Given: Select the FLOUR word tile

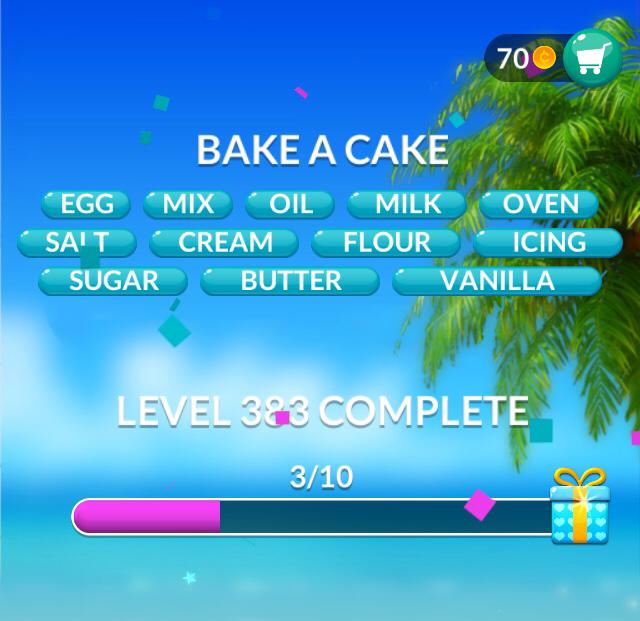Looking at the screenshot, I should tap(386, 242).
